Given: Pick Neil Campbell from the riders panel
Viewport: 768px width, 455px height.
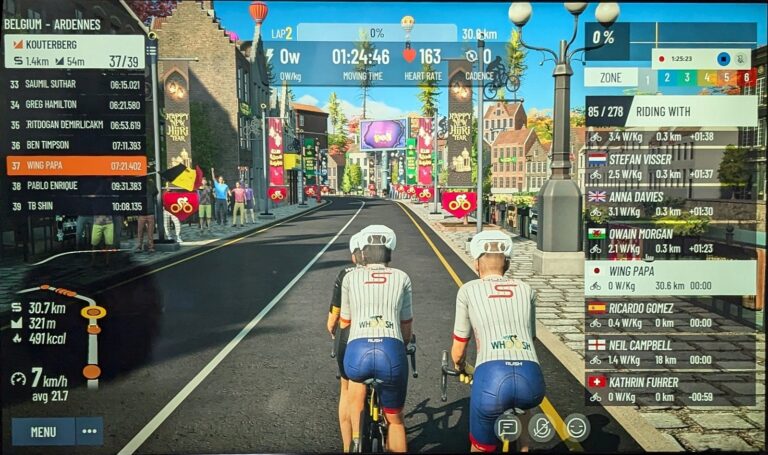Looking at the screenshot, I should pos(670,352).
